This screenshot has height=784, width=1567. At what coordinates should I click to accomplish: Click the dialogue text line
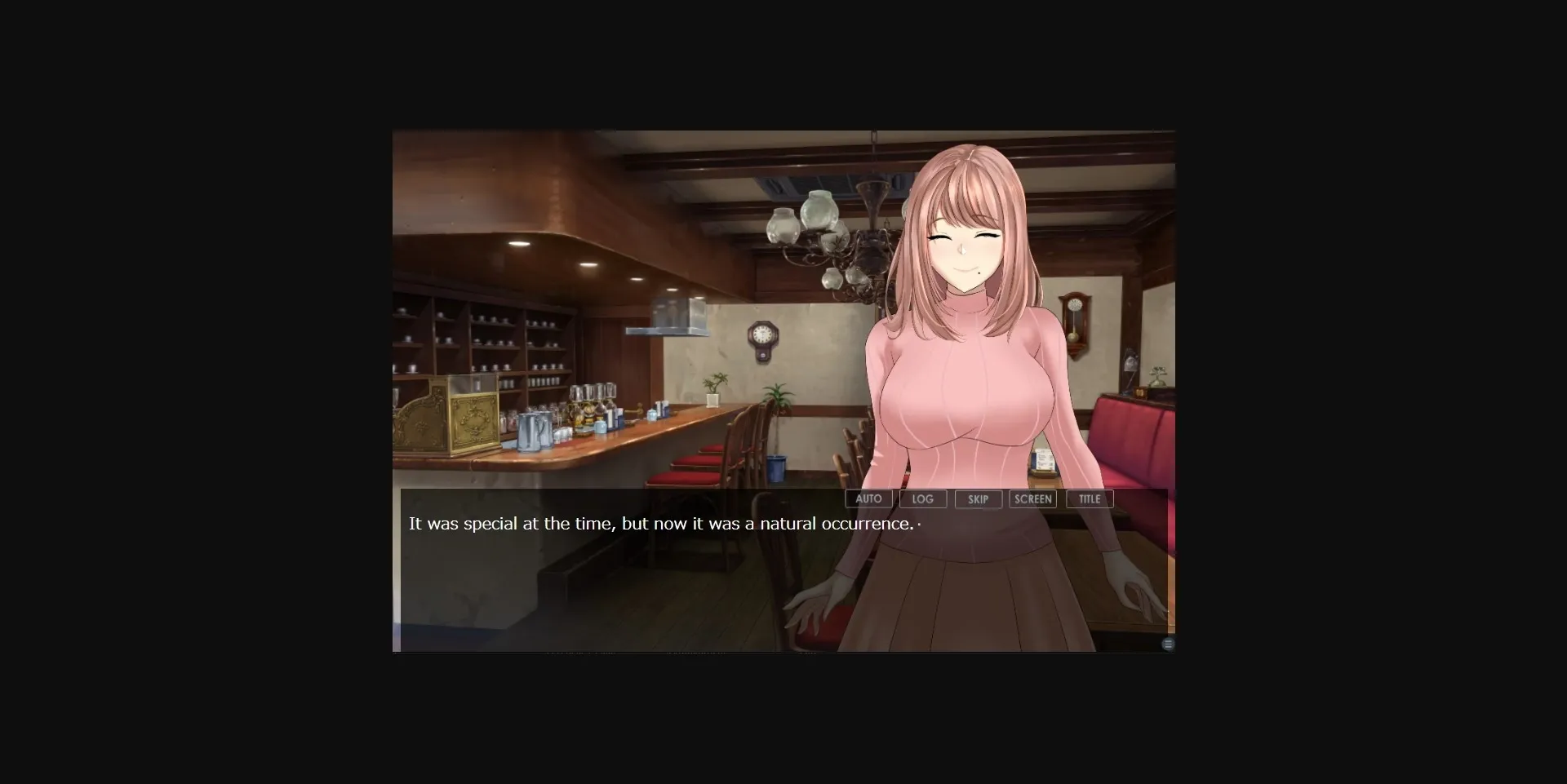[661, 524]
